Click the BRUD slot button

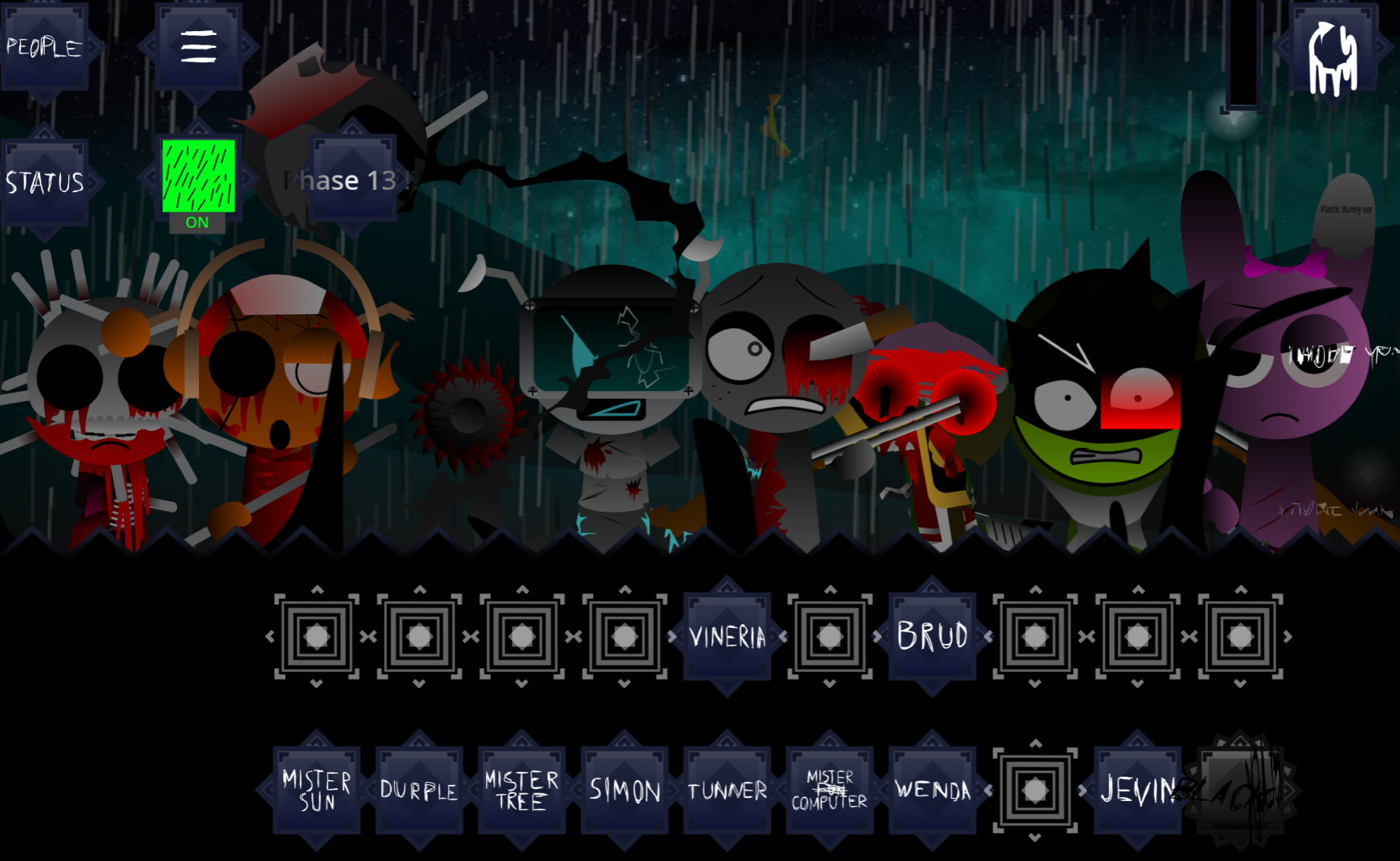point(932,638)
